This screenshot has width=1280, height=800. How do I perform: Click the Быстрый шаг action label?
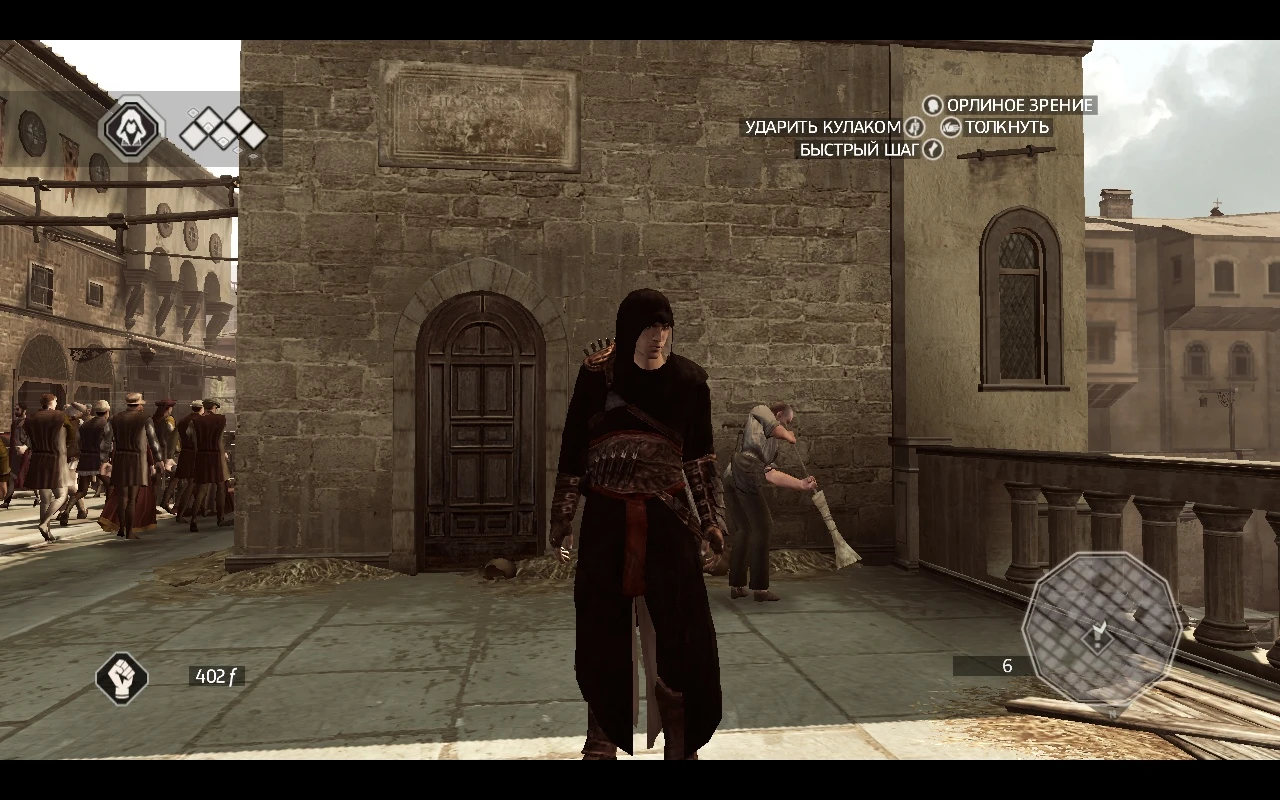coord(860,148)
